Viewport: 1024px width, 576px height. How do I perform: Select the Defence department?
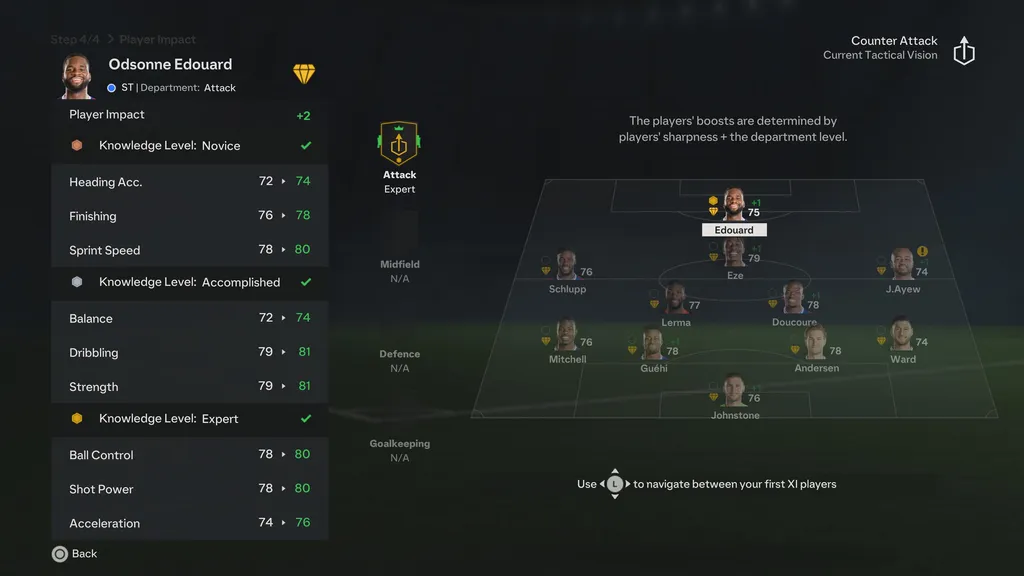[399, 361]
